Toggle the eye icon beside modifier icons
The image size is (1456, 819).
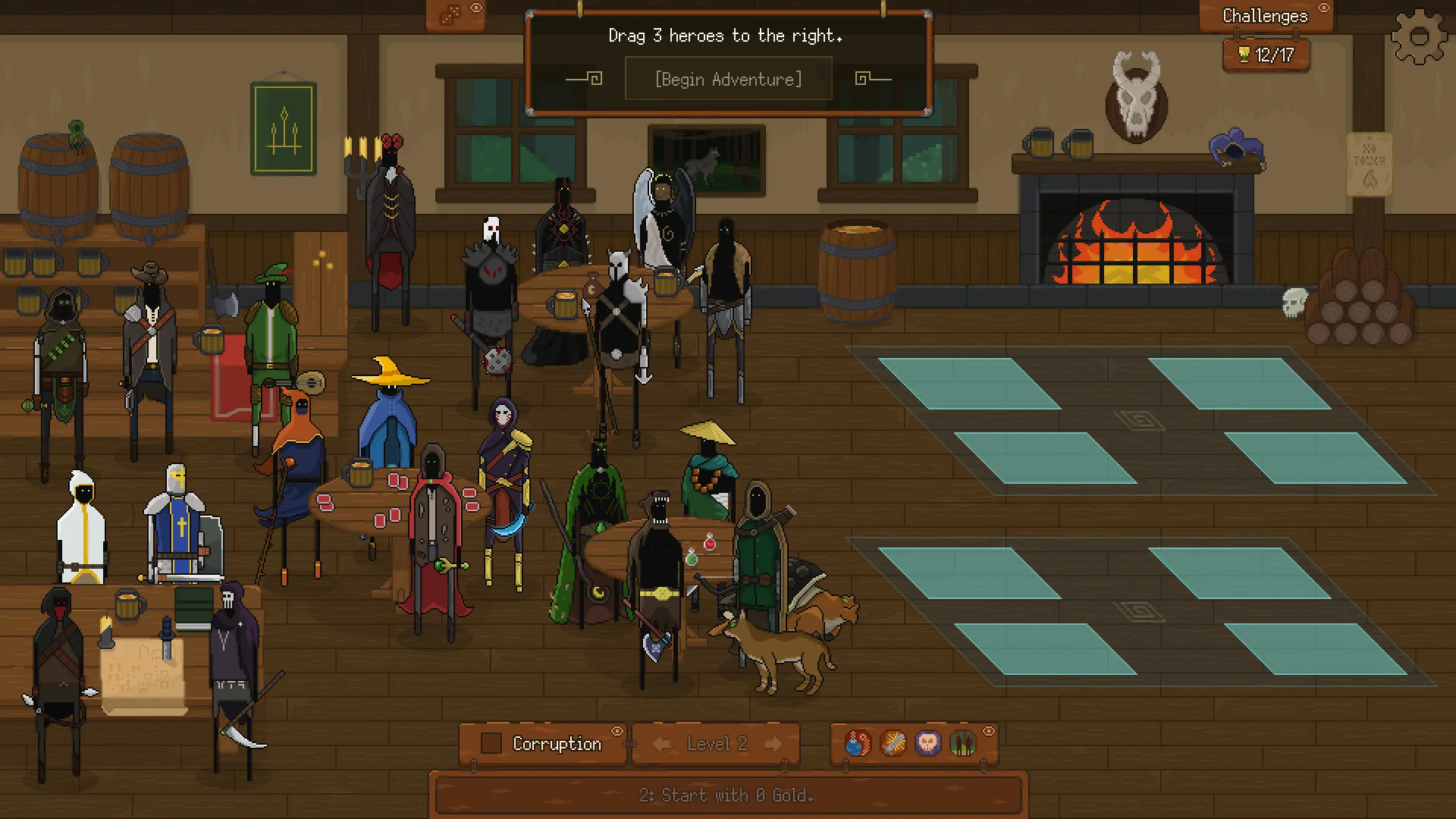pyautogui.click(x=989, y=731)
